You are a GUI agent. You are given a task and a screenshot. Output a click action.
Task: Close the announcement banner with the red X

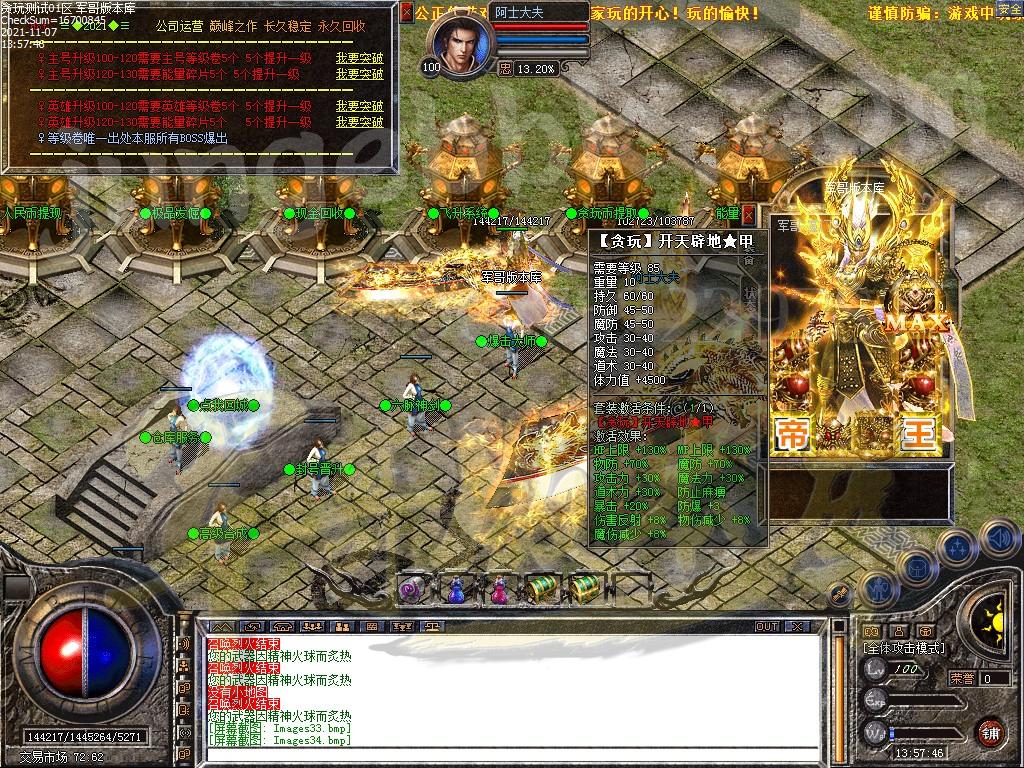tap(406, 12)
